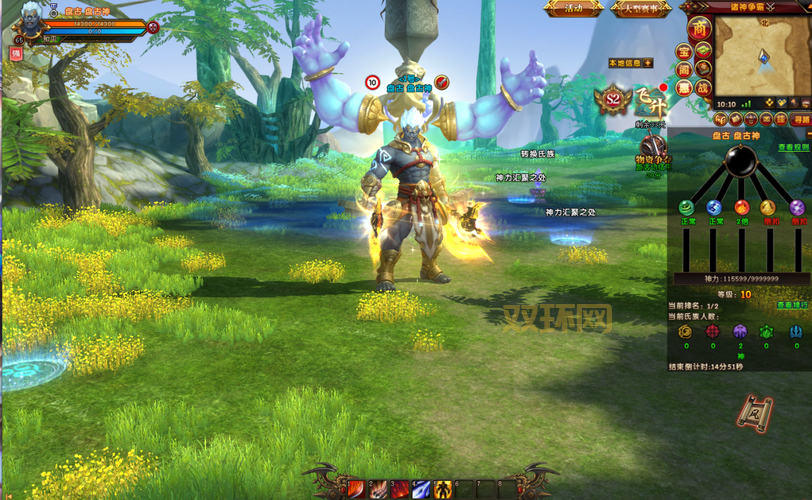The image size is (812, 500).
Task: Open rankings via 查看排行 link
Action: coord(792,305)
